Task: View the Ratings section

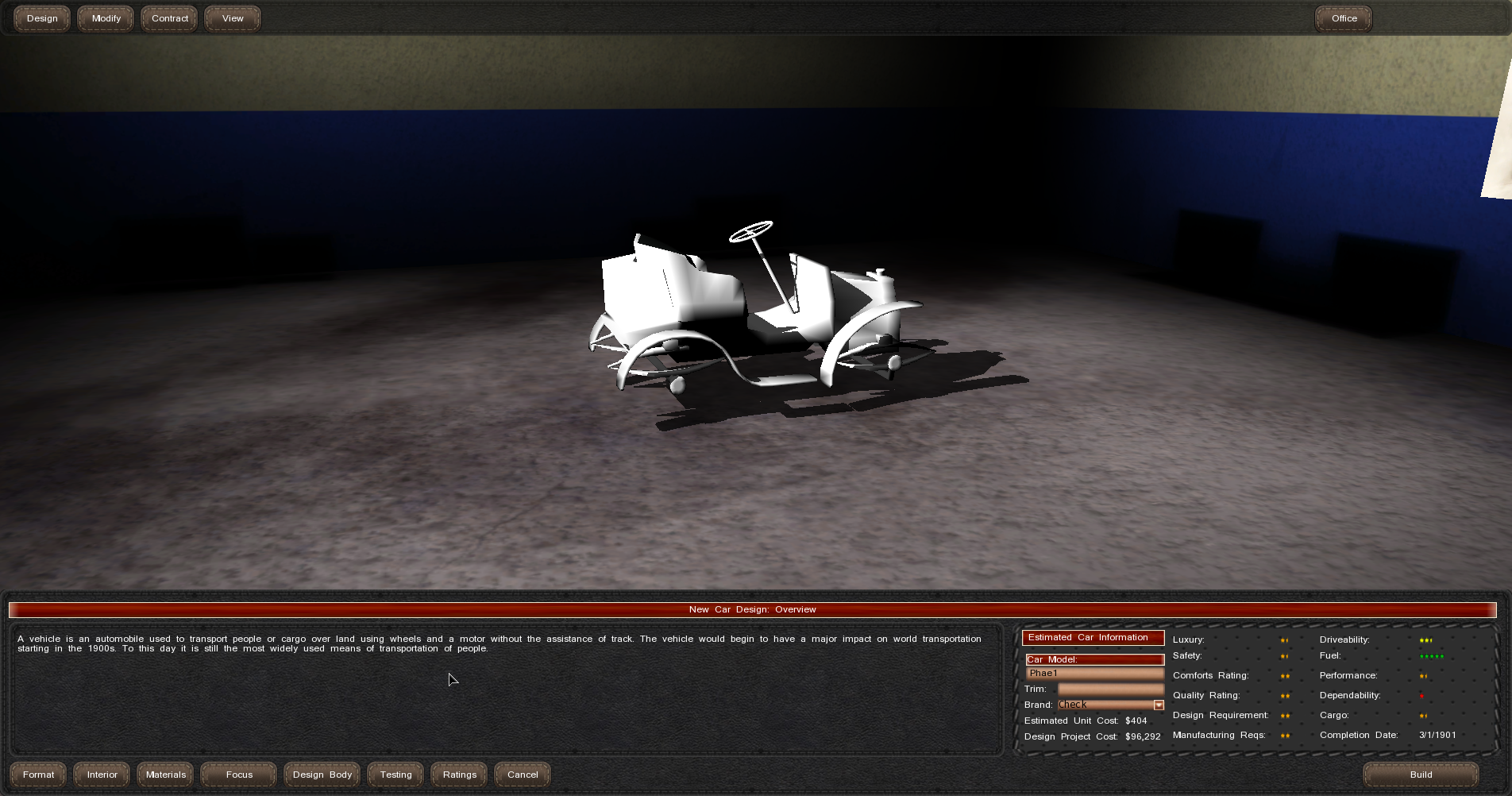Action: point(460,775)
